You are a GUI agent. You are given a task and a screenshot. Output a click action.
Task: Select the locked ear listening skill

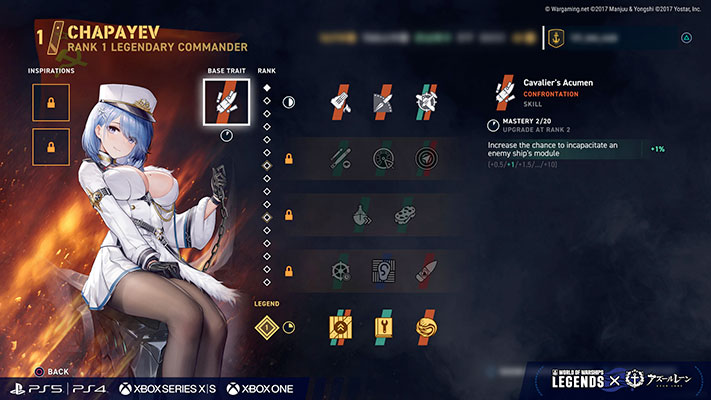coord(383,269)
